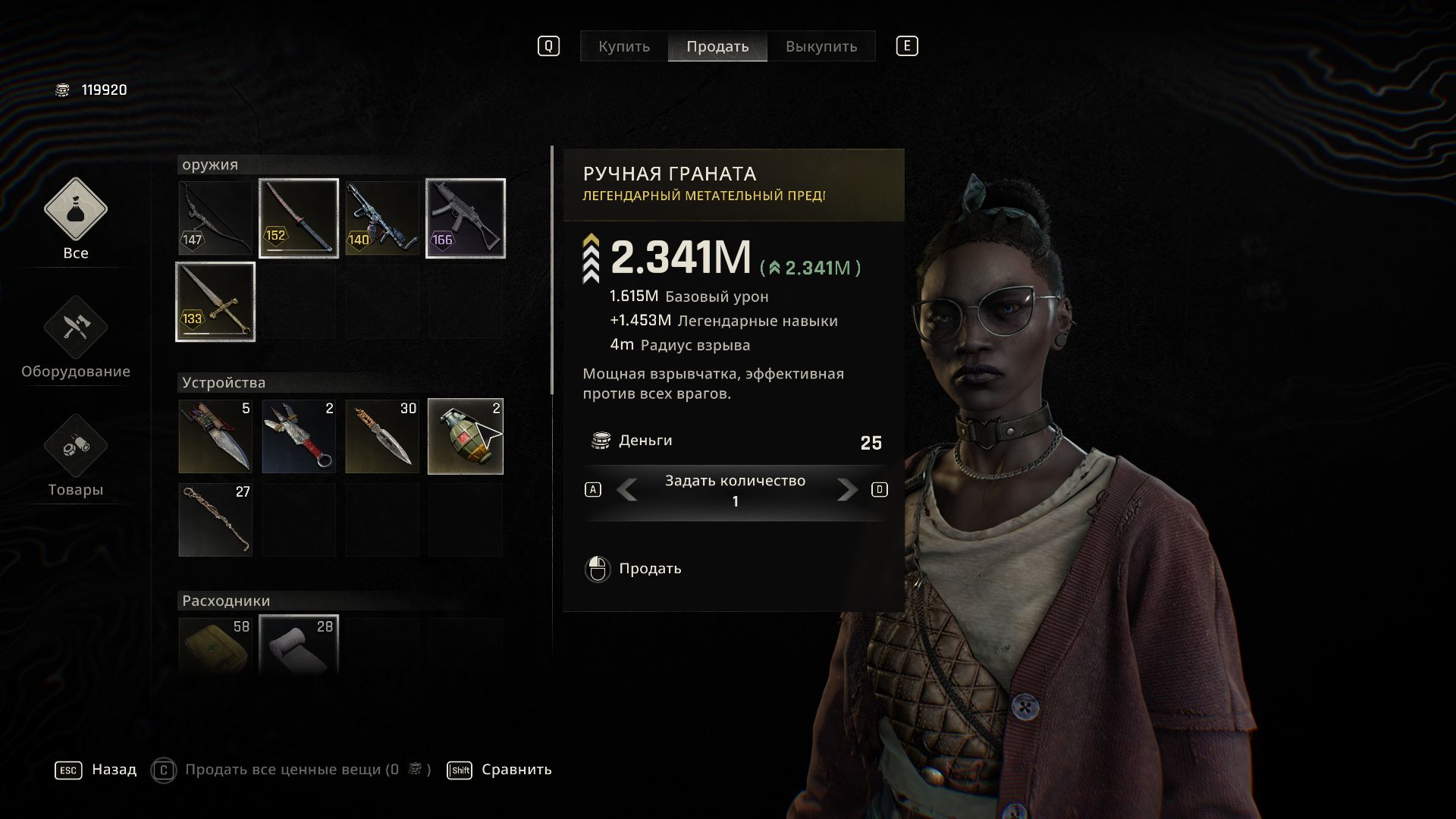Increase sell quantity with right arrow
This screenshot has height=819, width=1456.
tap(847, 490)
